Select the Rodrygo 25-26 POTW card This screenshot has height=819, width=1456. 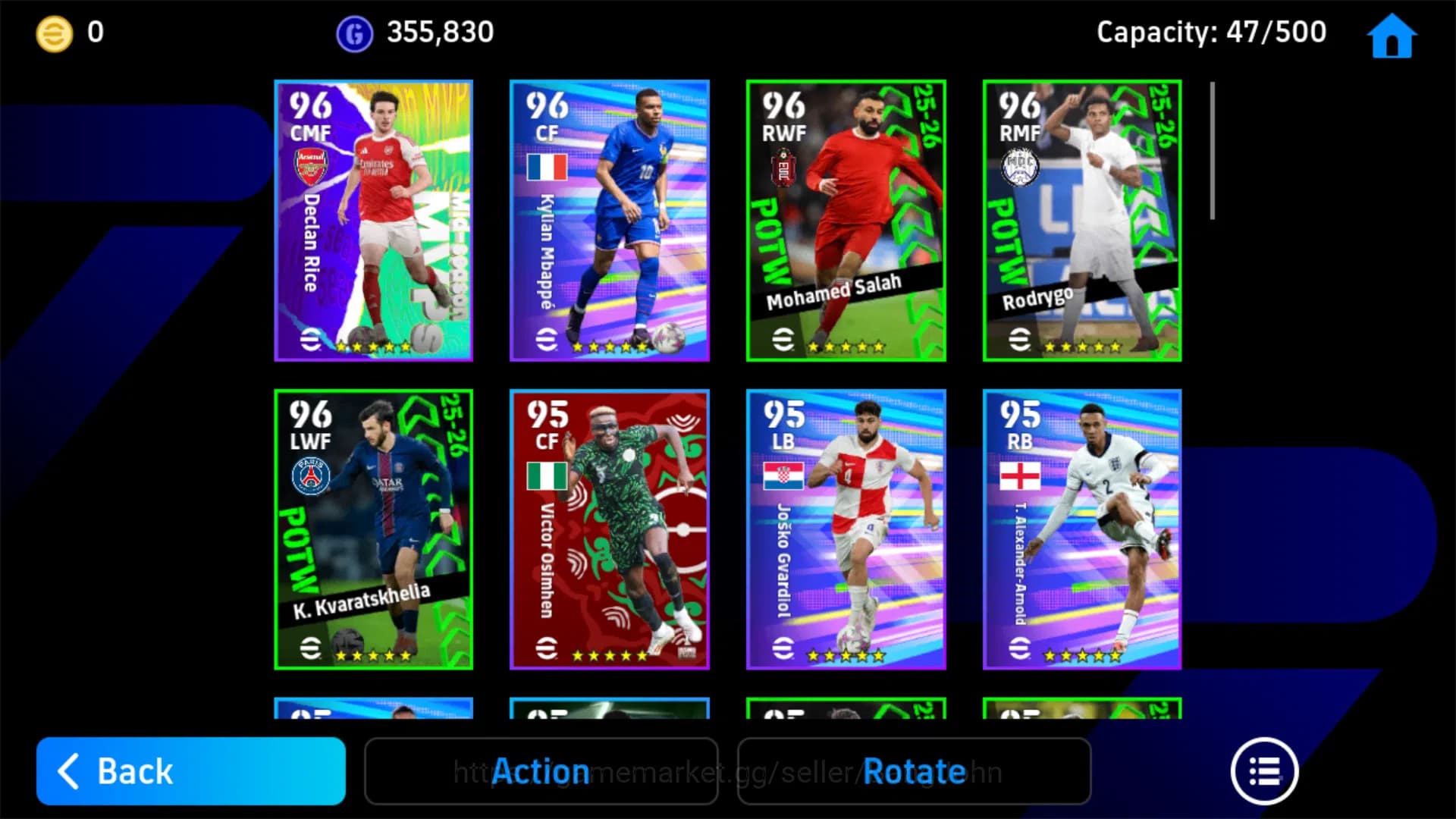point(1081,218)
